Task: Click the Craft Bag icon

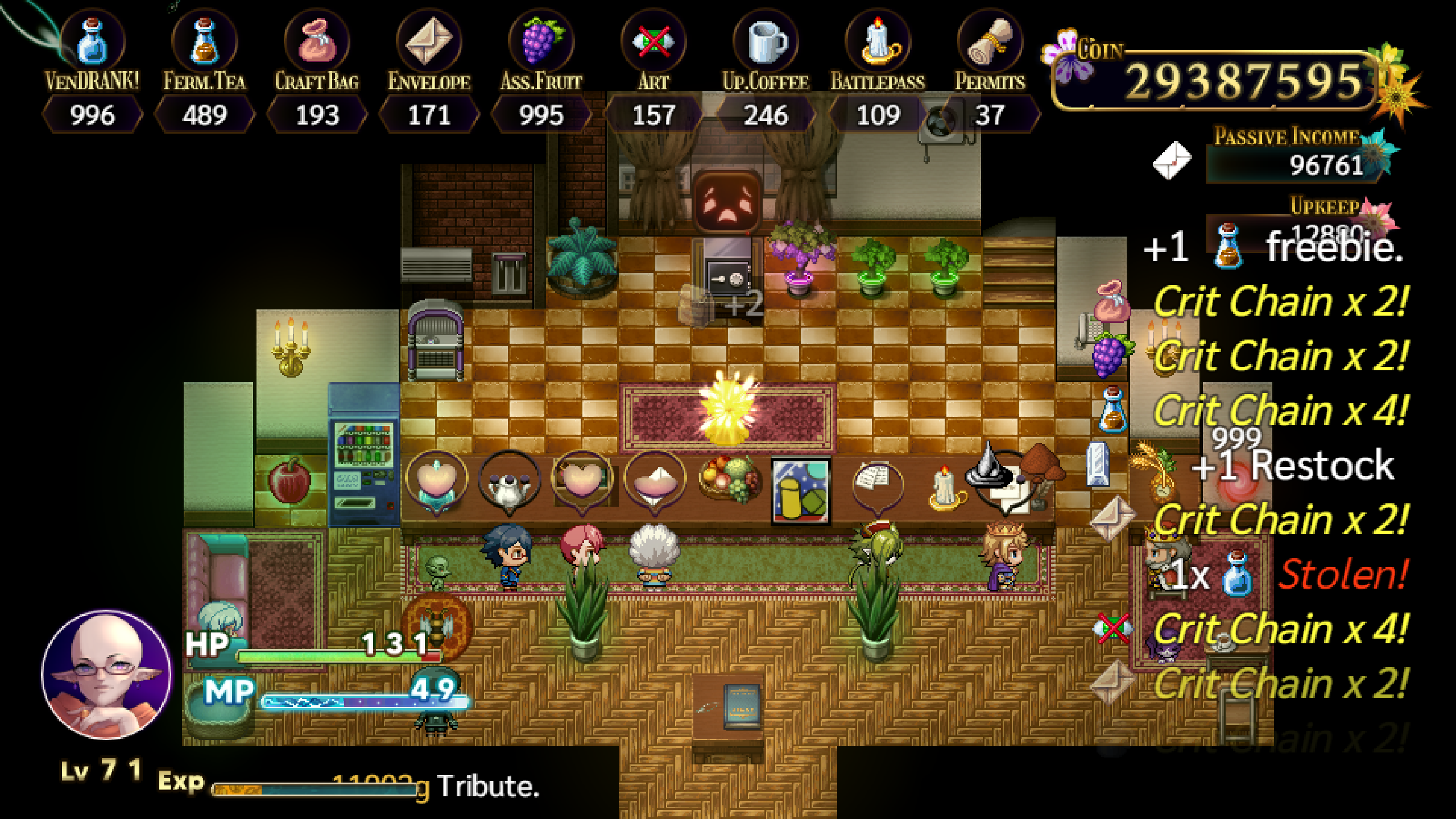Action: pyautogui.click(x=317, y=43)
